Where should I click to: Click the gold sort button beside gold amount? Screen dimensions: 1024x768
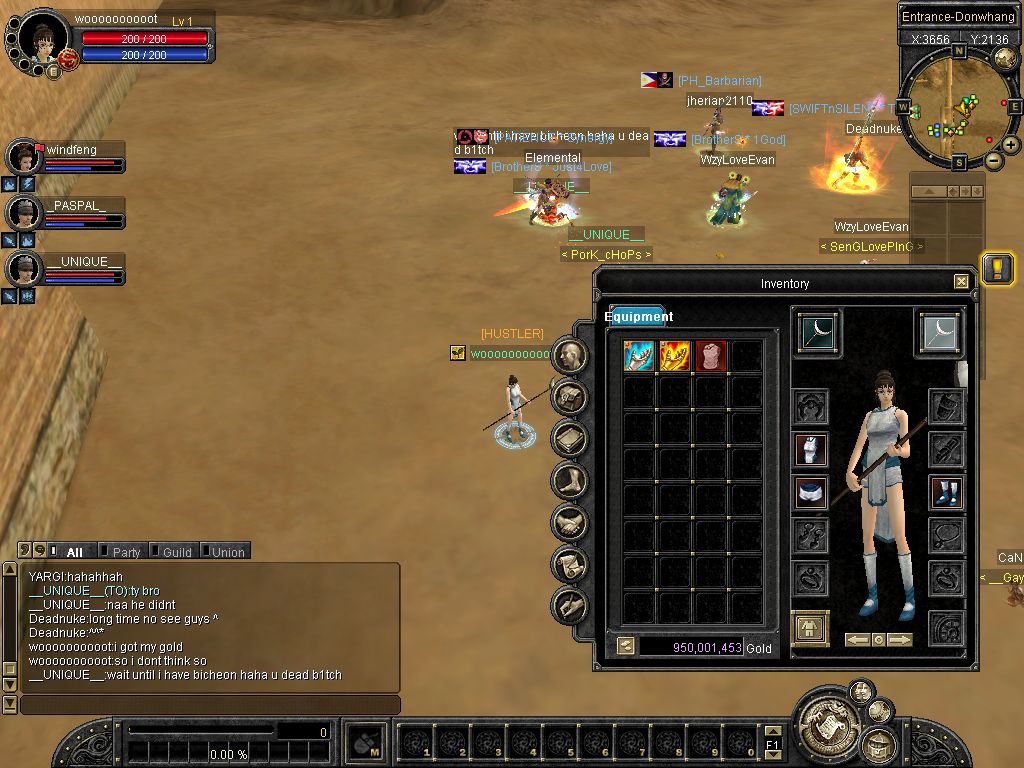tap(626, 647)
